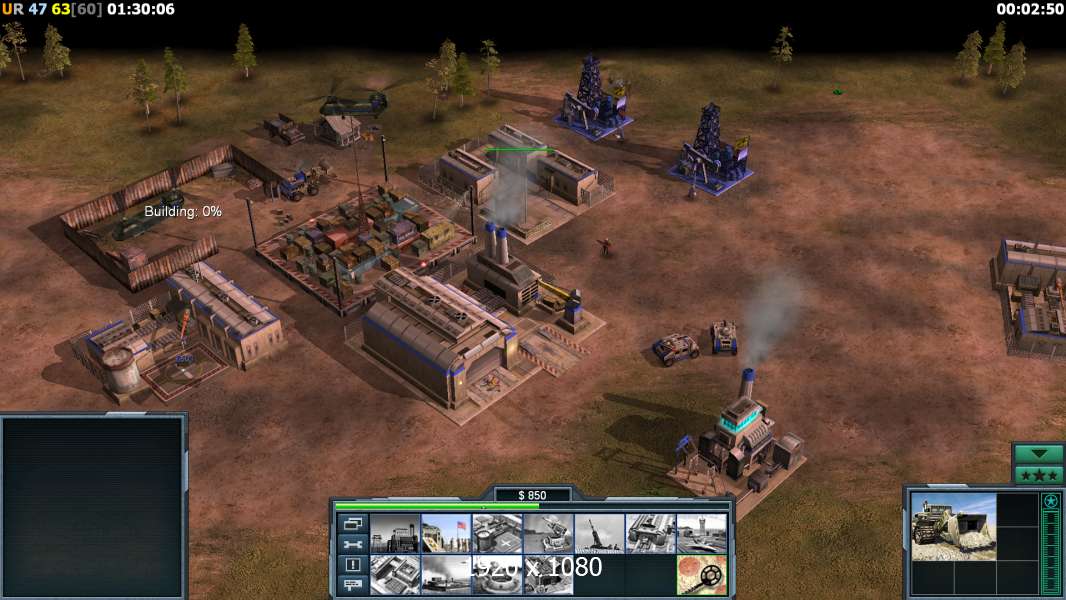Viewport: 1066px width, 600px height.
Task: Build the power plant structure
Action: click(x=395, y=533)
